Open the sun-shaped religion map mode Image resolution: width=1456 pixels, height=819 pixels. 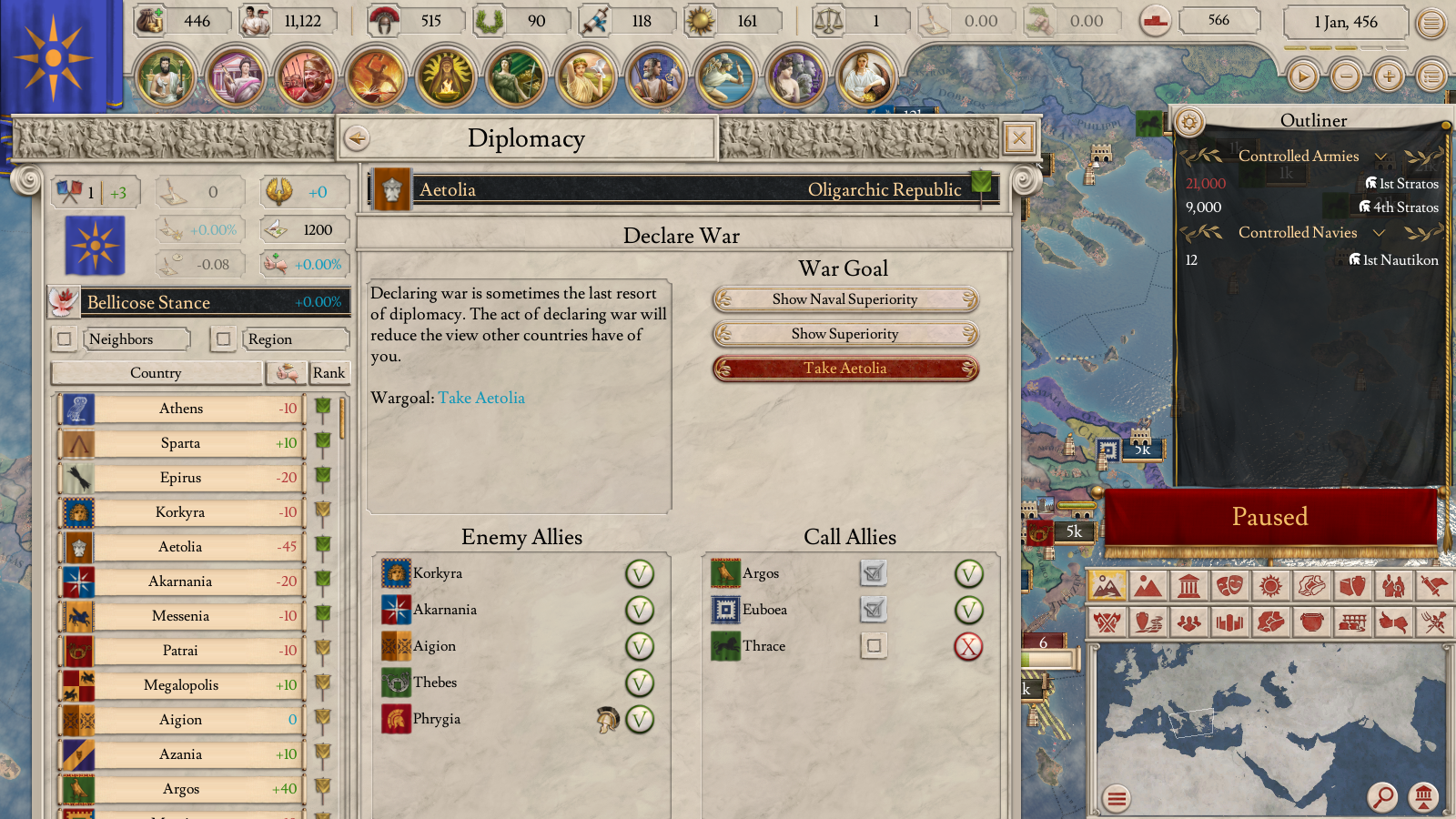pos(1269,586)
